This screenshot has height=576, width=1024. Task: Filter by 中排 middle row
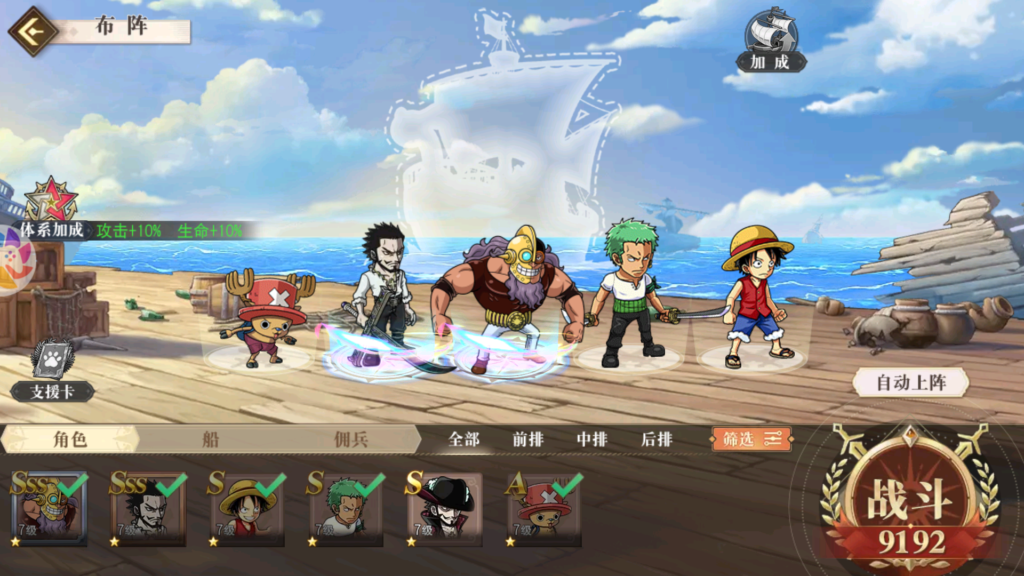[592, 439]
